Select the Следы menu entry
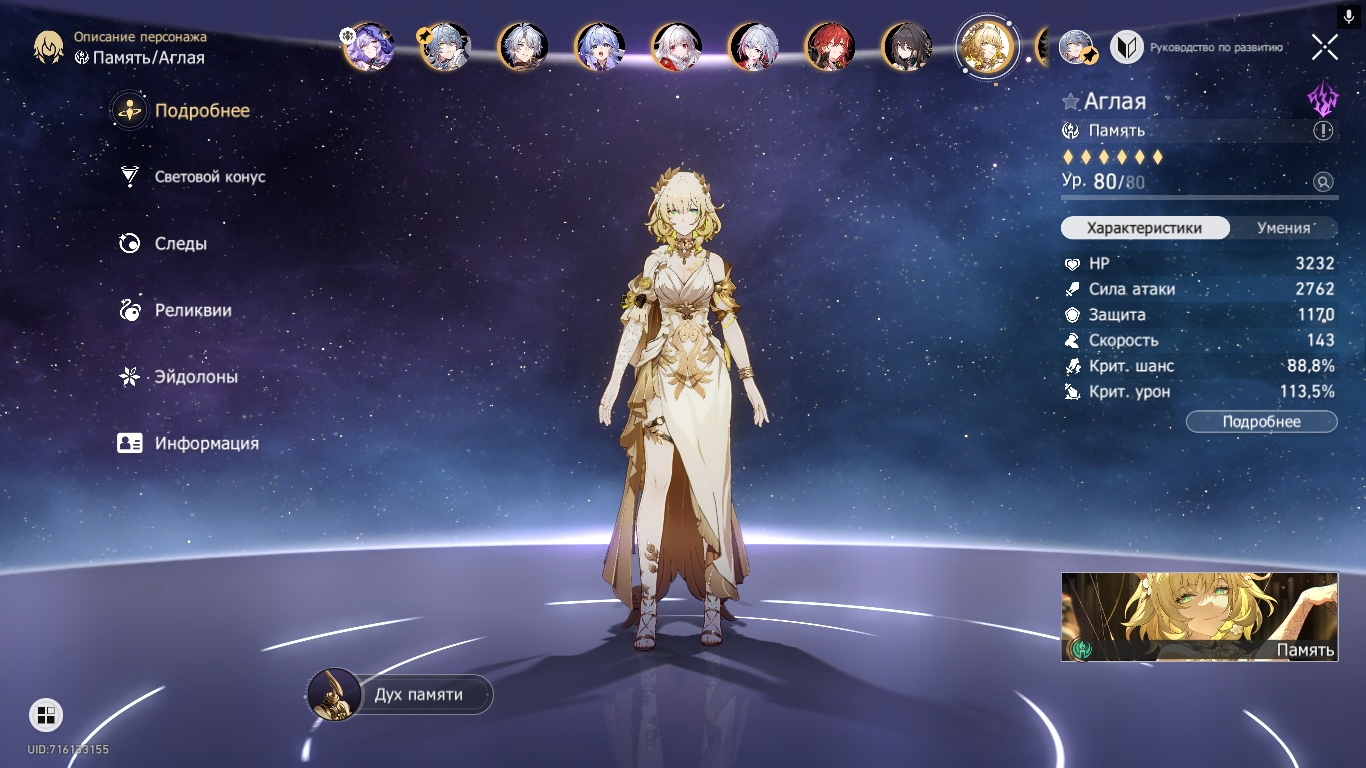The height and width of the screenshot is (768, 1366). point(180,244)
